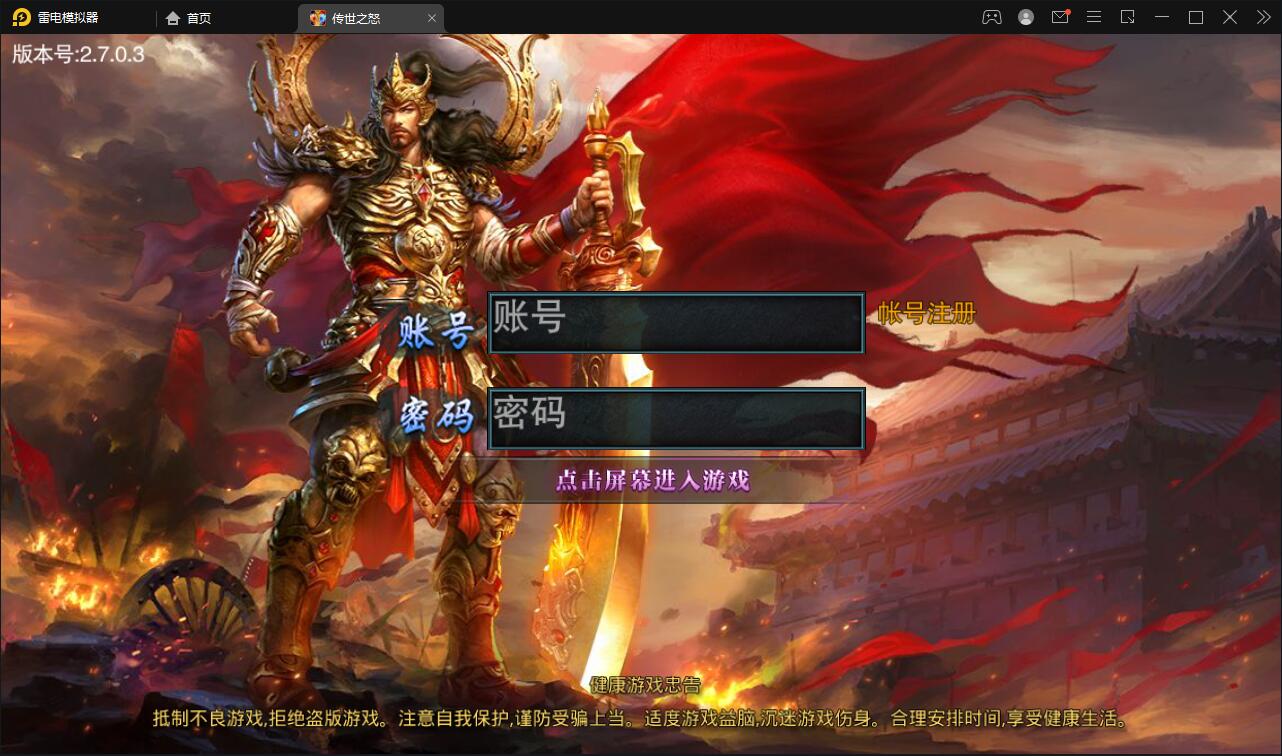Open the user account profile icon

coord(1026,17)
